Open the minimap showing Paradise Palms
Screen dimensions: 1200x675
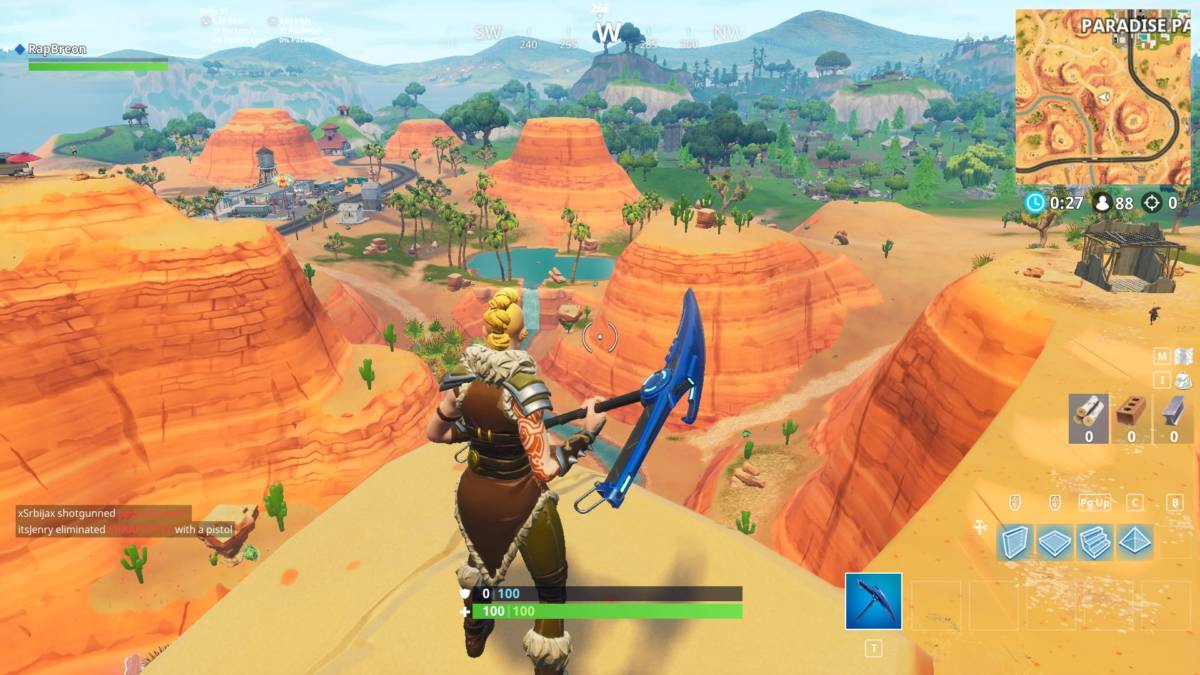click(1103, 97)
